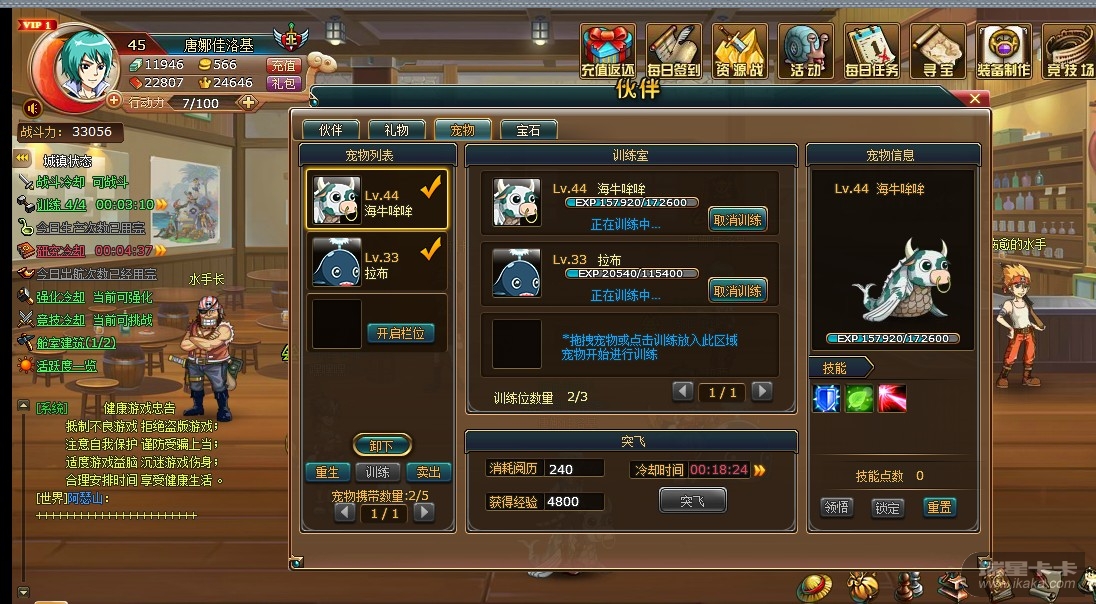Screen dimensions: 1096x604
Task: Reset skills with the 重置 button
Action: (938, 507)
